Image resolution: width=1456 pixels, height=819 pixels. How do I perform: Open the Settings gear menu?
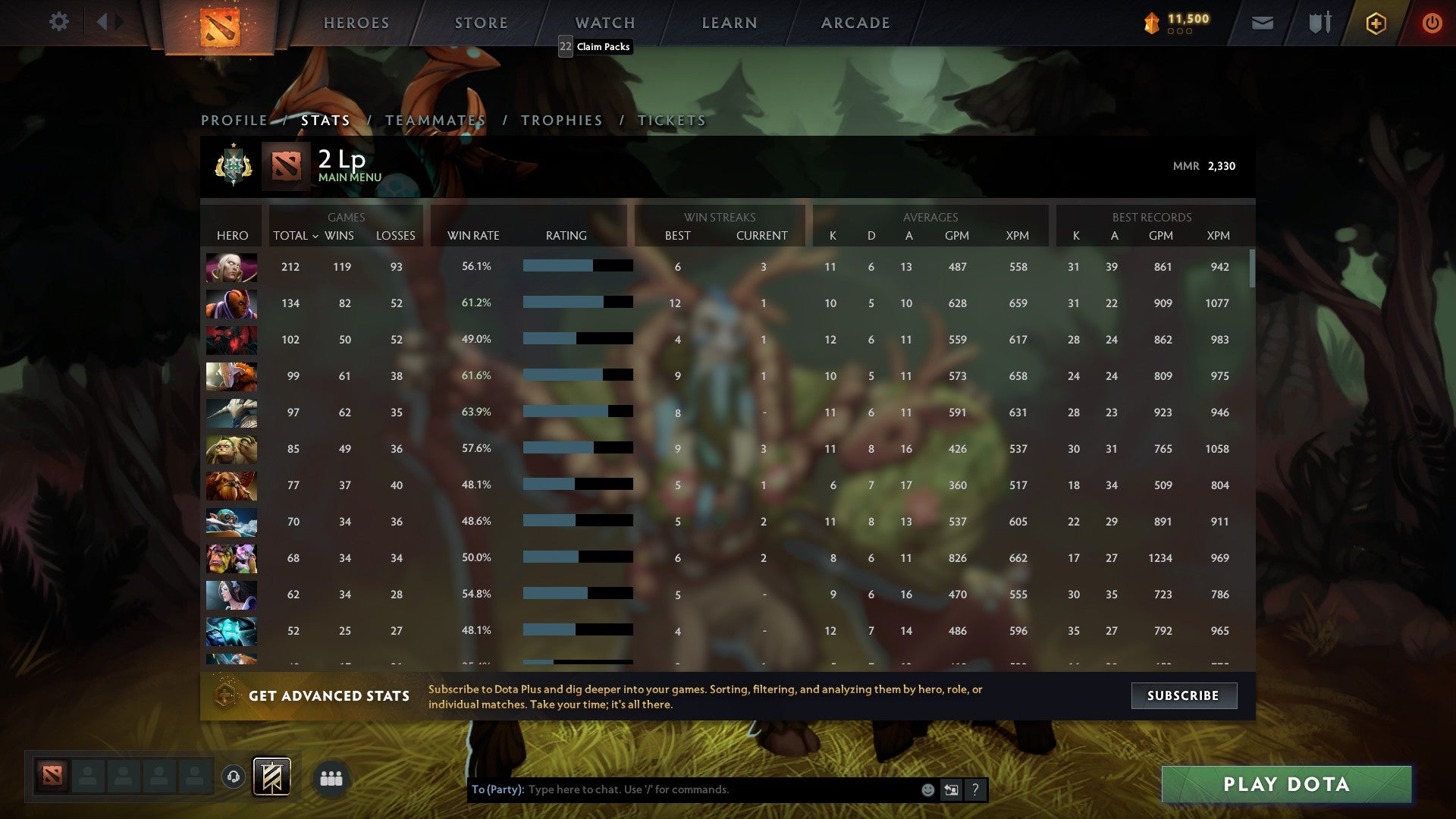(x=59, y=22)
